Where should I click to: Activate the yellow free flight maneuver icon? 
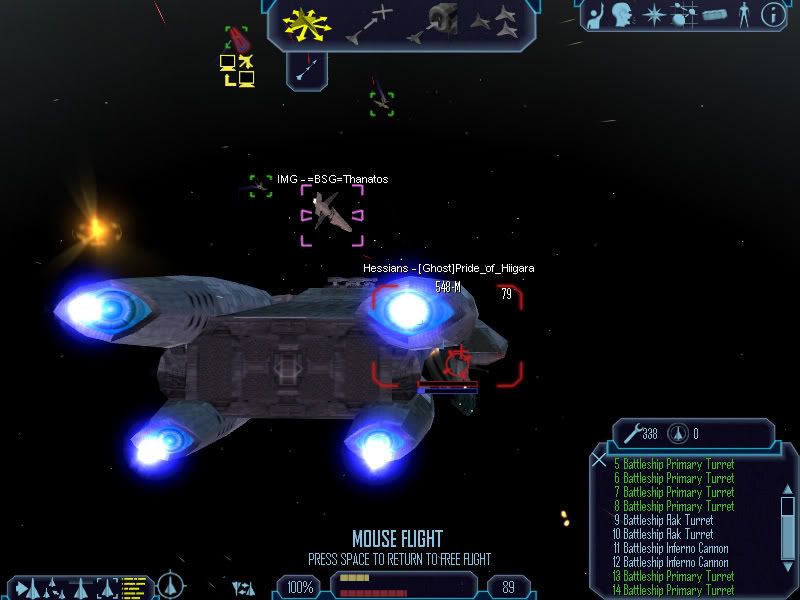pyautogui.click(x=305, y=24)
